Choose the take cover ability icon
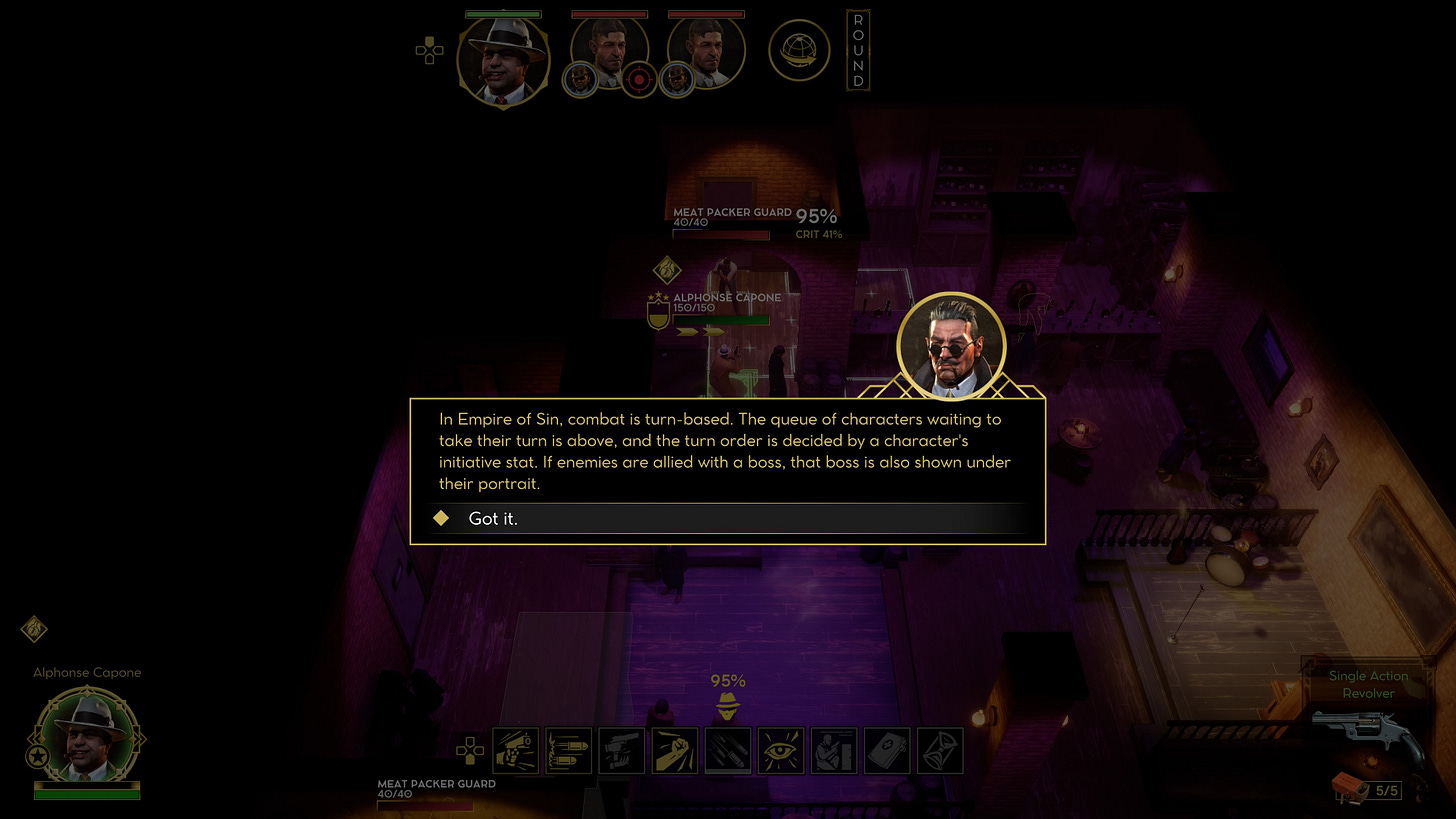 coord(834,751)
